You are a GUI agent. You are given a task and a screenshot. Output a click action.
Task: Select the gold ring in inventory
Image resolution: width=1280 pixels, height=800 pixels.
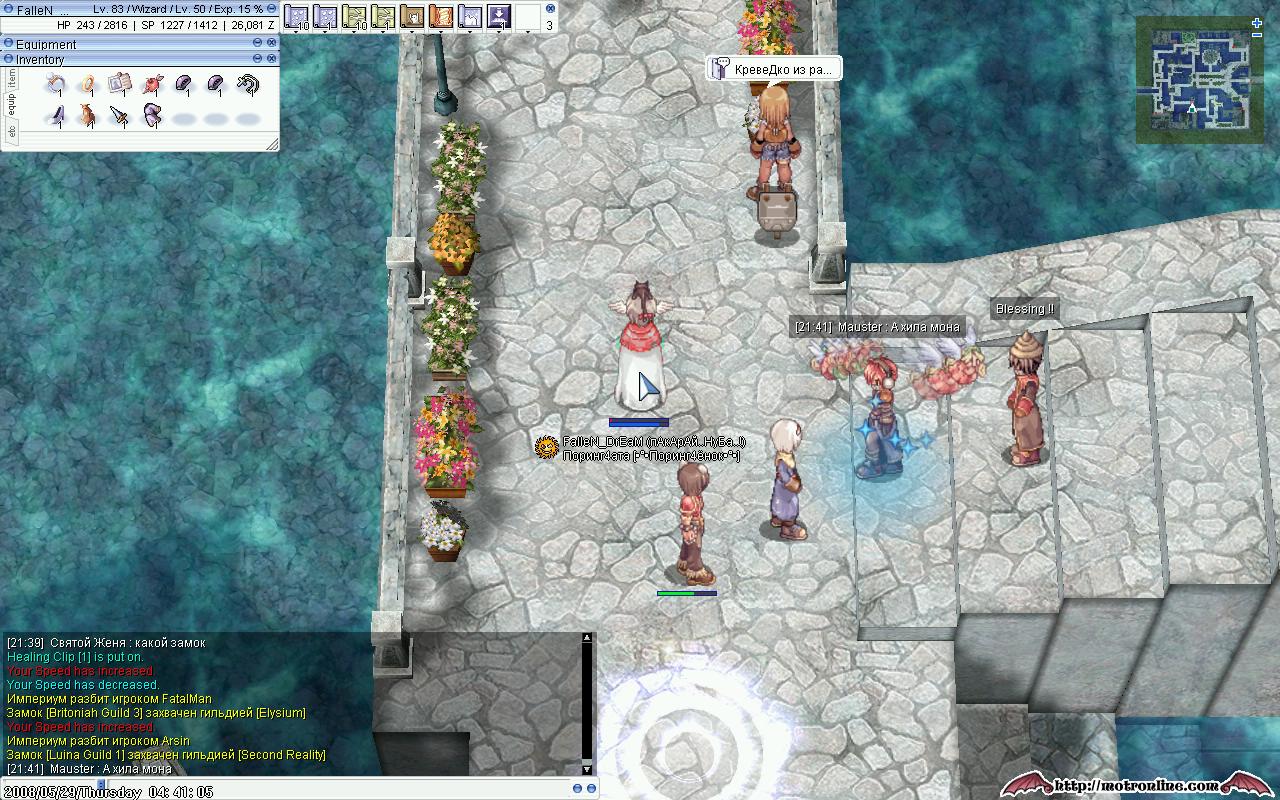point(89,85)
